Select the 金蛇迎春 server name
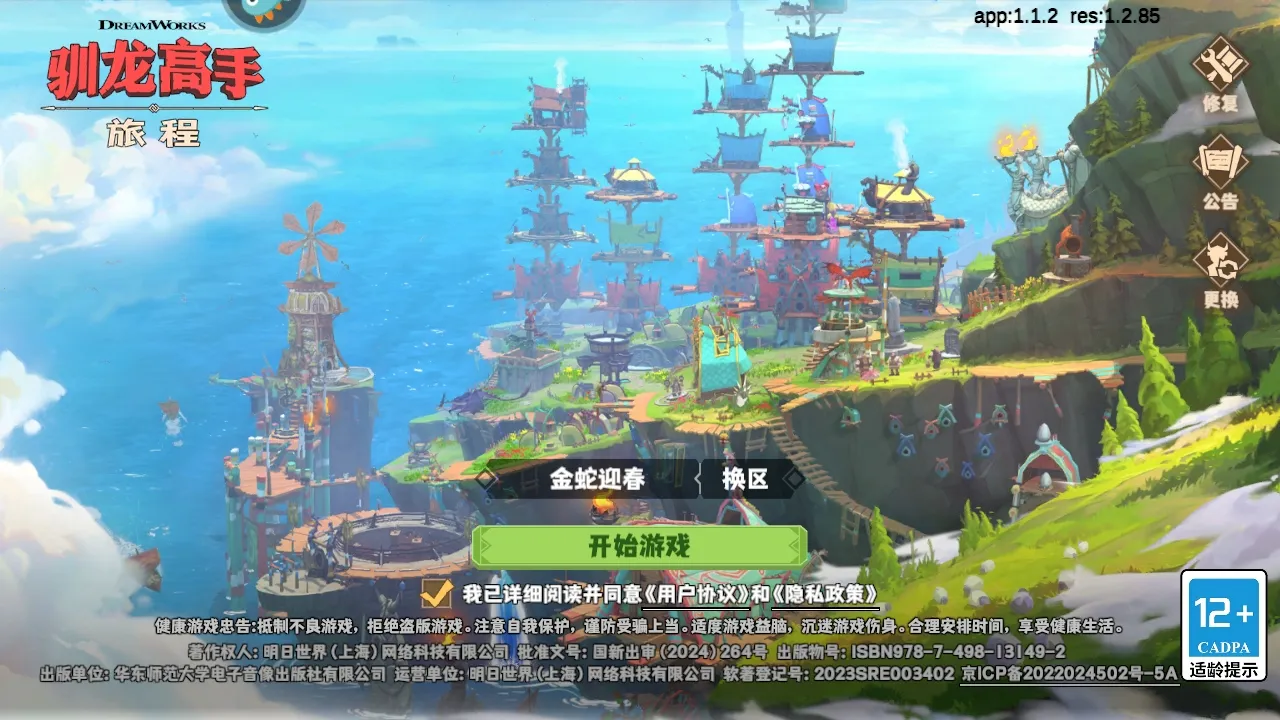The height and width of the screenshot is (720, 1280). tap(597, 479)
